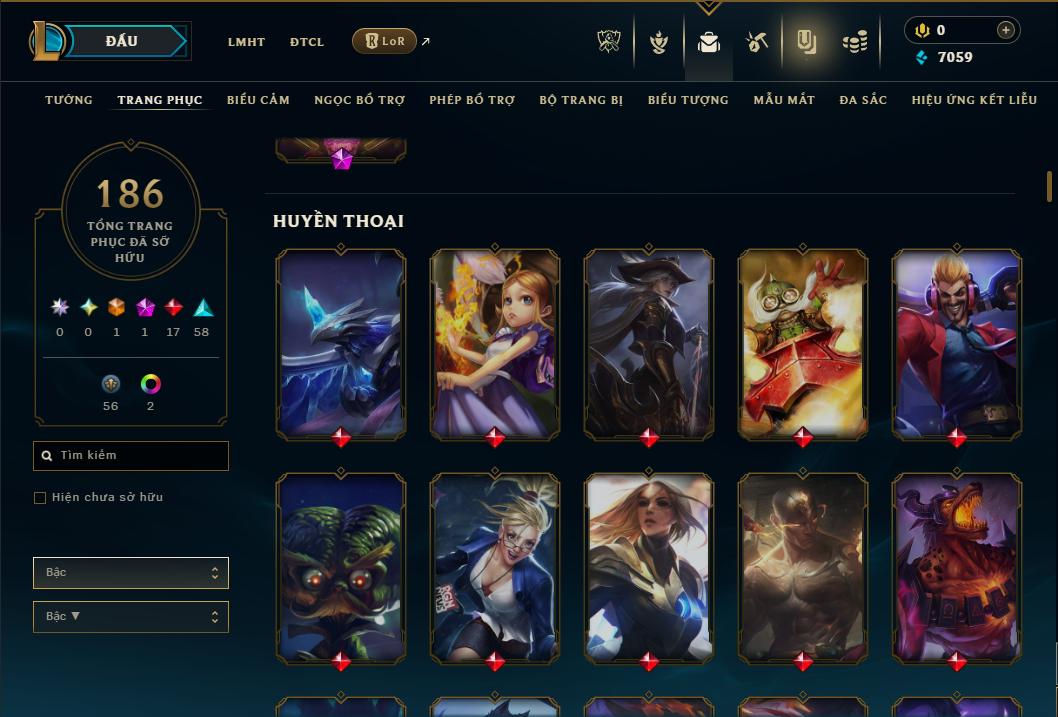Open the Bậc ▼ sort dropdown
The image size is (1058, 717).
point(131,617)
